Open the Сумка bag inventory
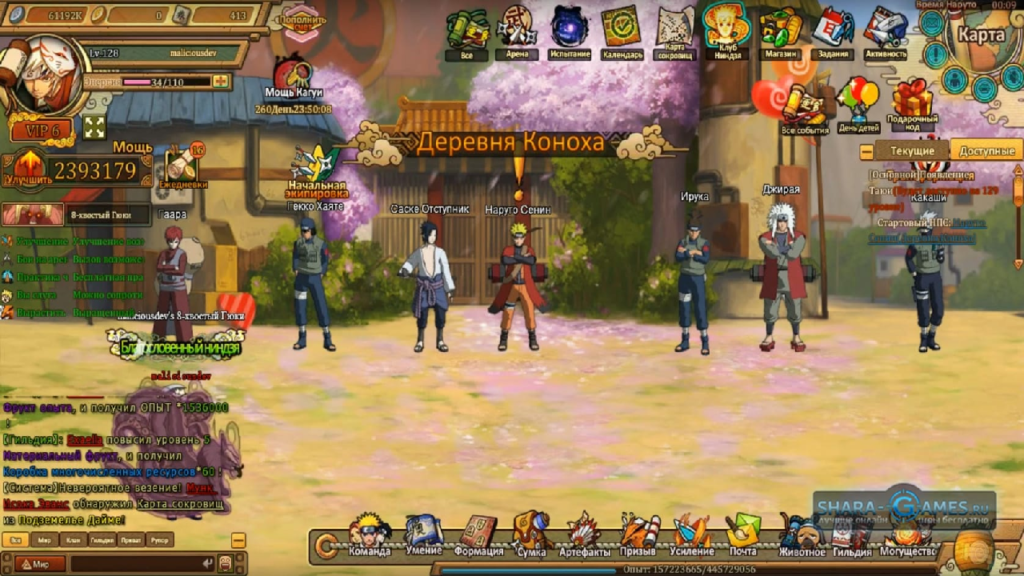This screenshot has width=1024, height=576. pos(531,535)
